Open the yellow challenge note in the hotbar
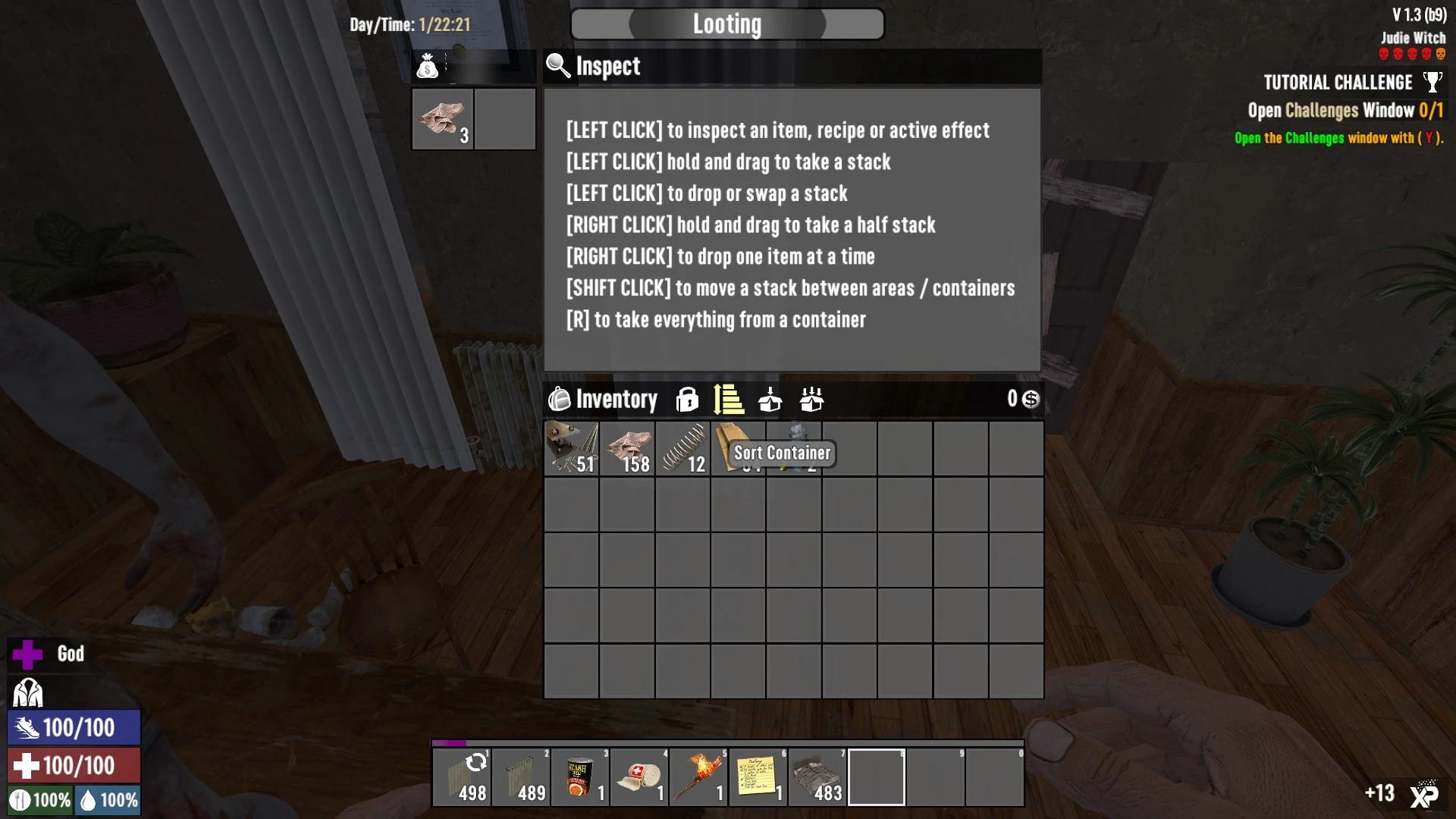This screenshot has width=1456, height=819. click(758, 777)
